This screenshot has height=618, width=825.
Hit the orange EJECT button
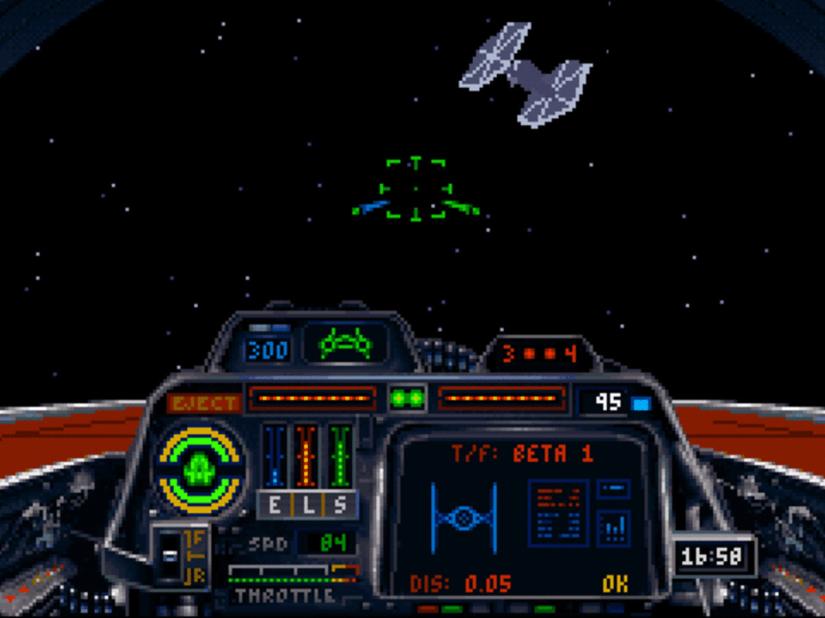pyautogui.click(x=205, y=403)
